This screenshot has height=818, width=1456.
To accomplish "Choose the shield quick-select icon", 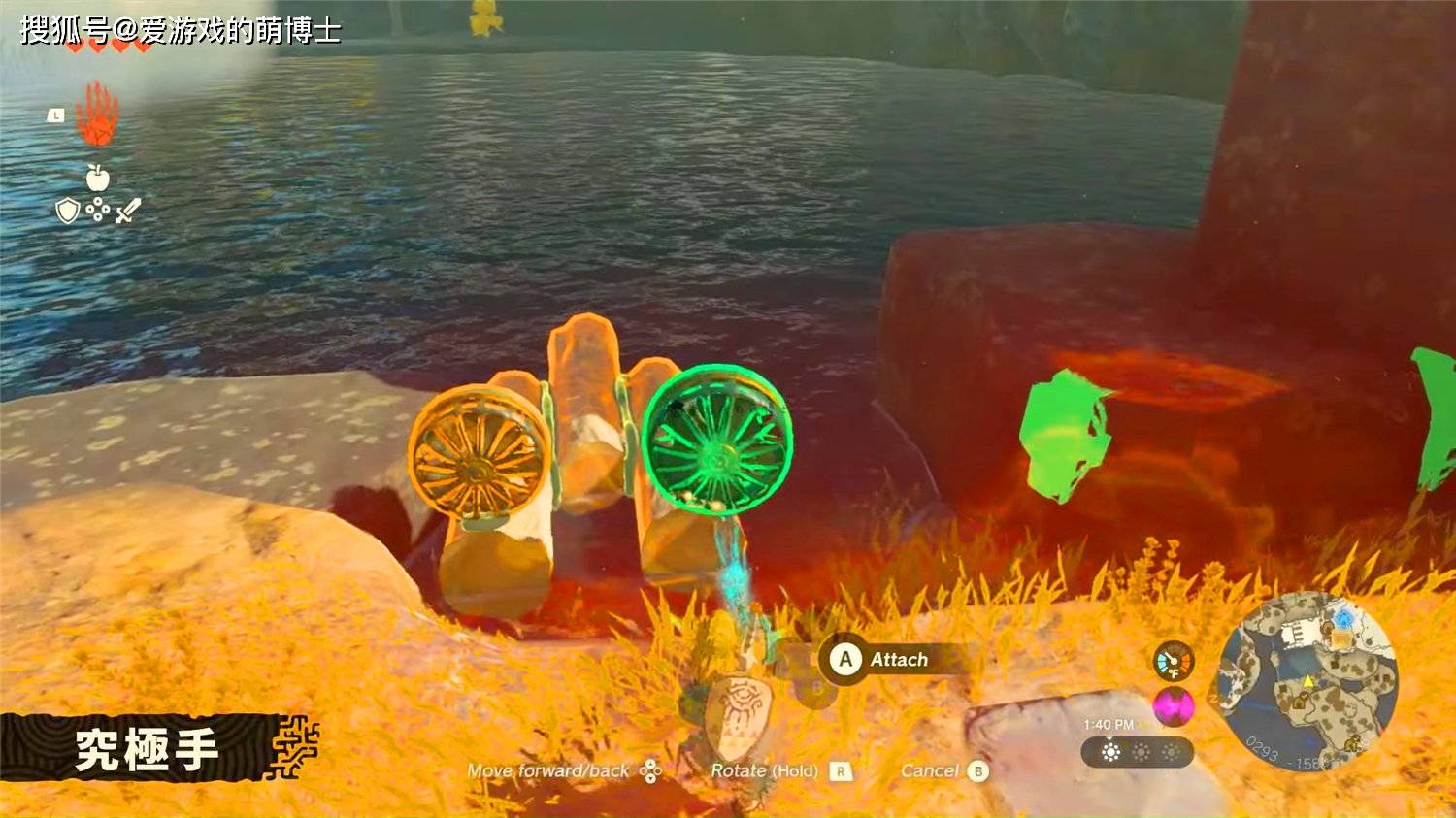I will tap(67, 211).
